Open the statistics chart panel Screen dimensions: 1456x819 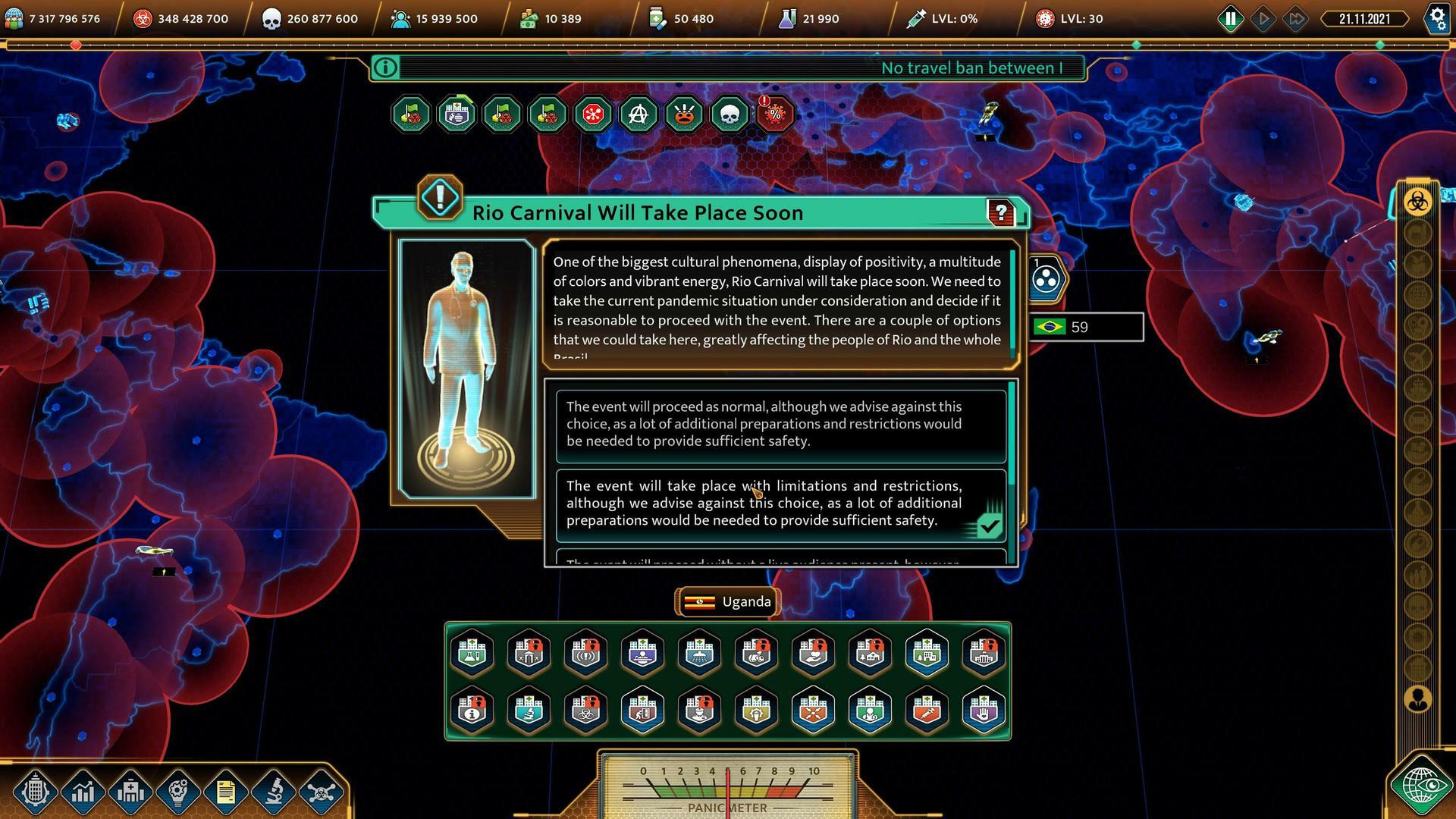pos(83,792)
